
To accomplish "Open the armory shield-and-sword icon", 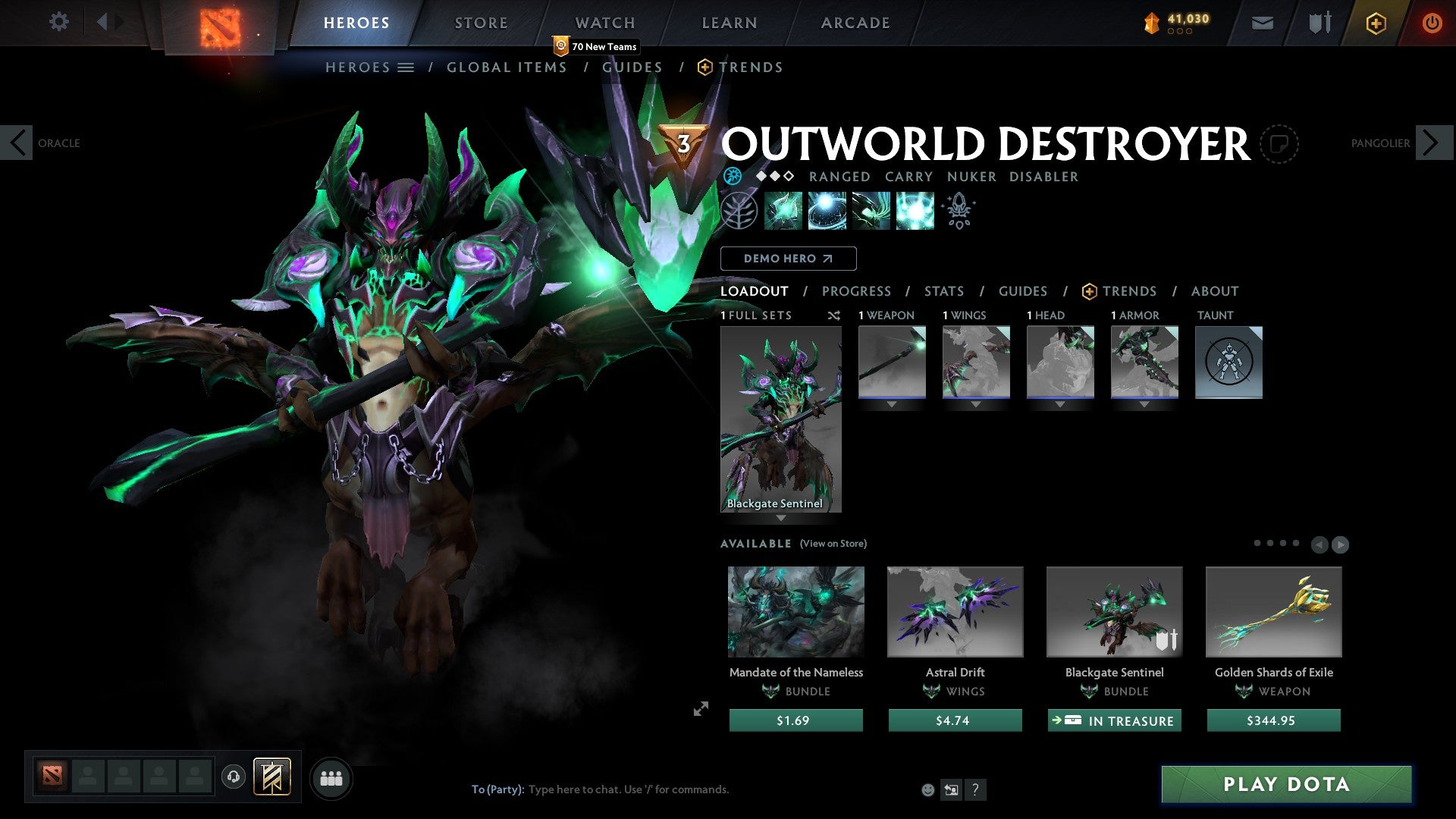I will coord(1318,23).
